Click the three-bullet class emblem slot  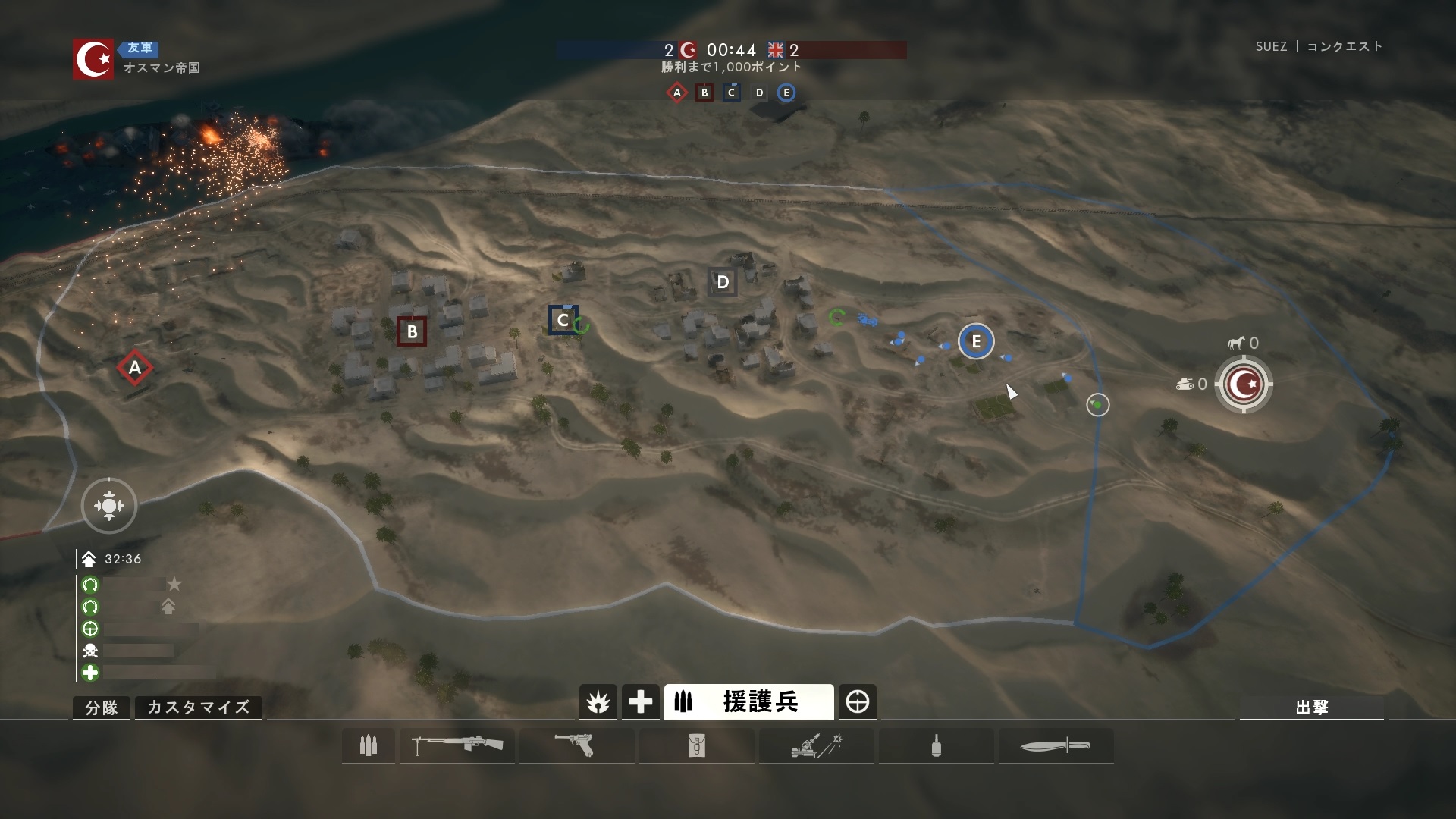click(369, 746)
